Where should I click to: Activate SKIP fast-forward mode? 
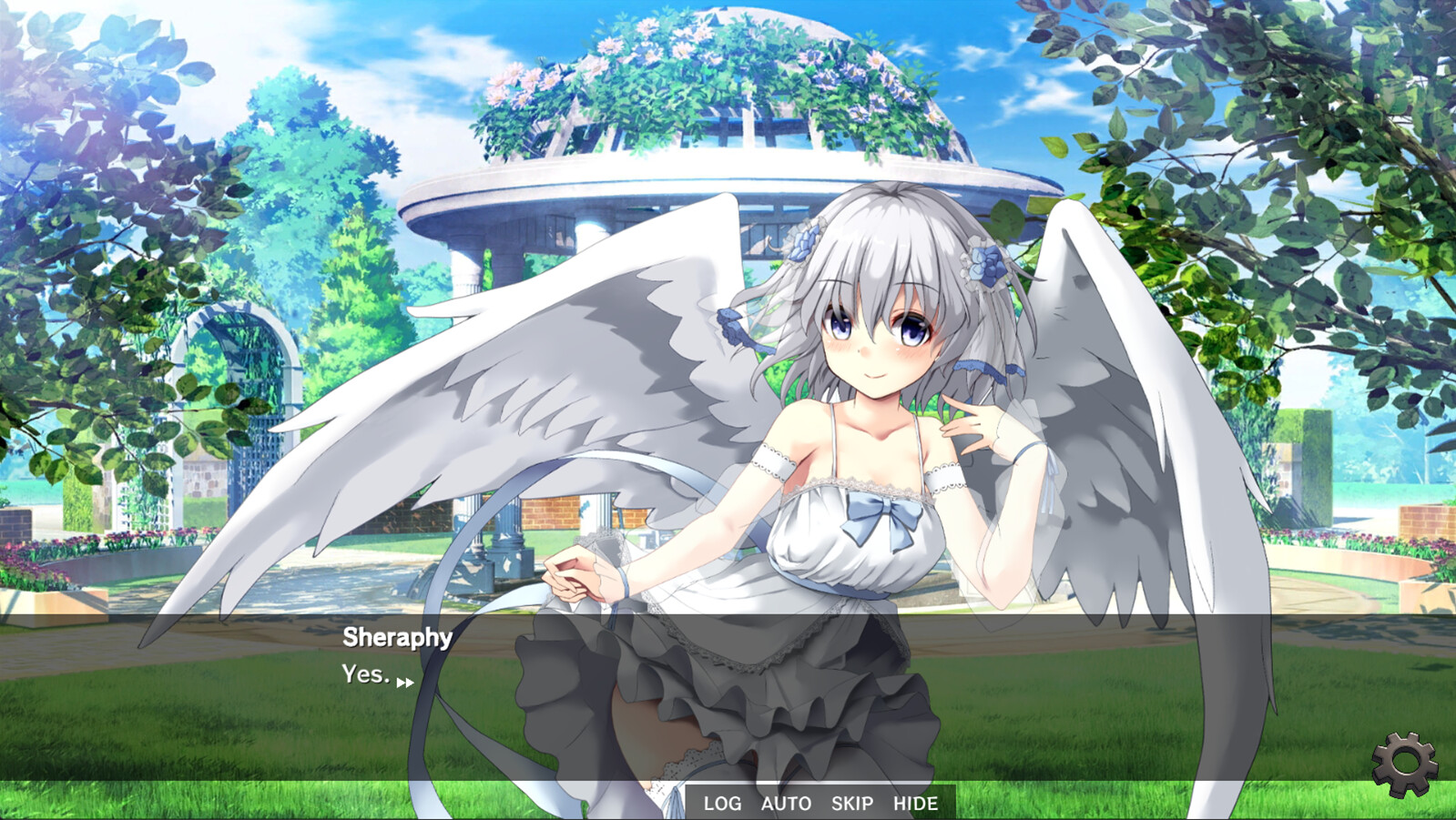(x=851, y=803)
